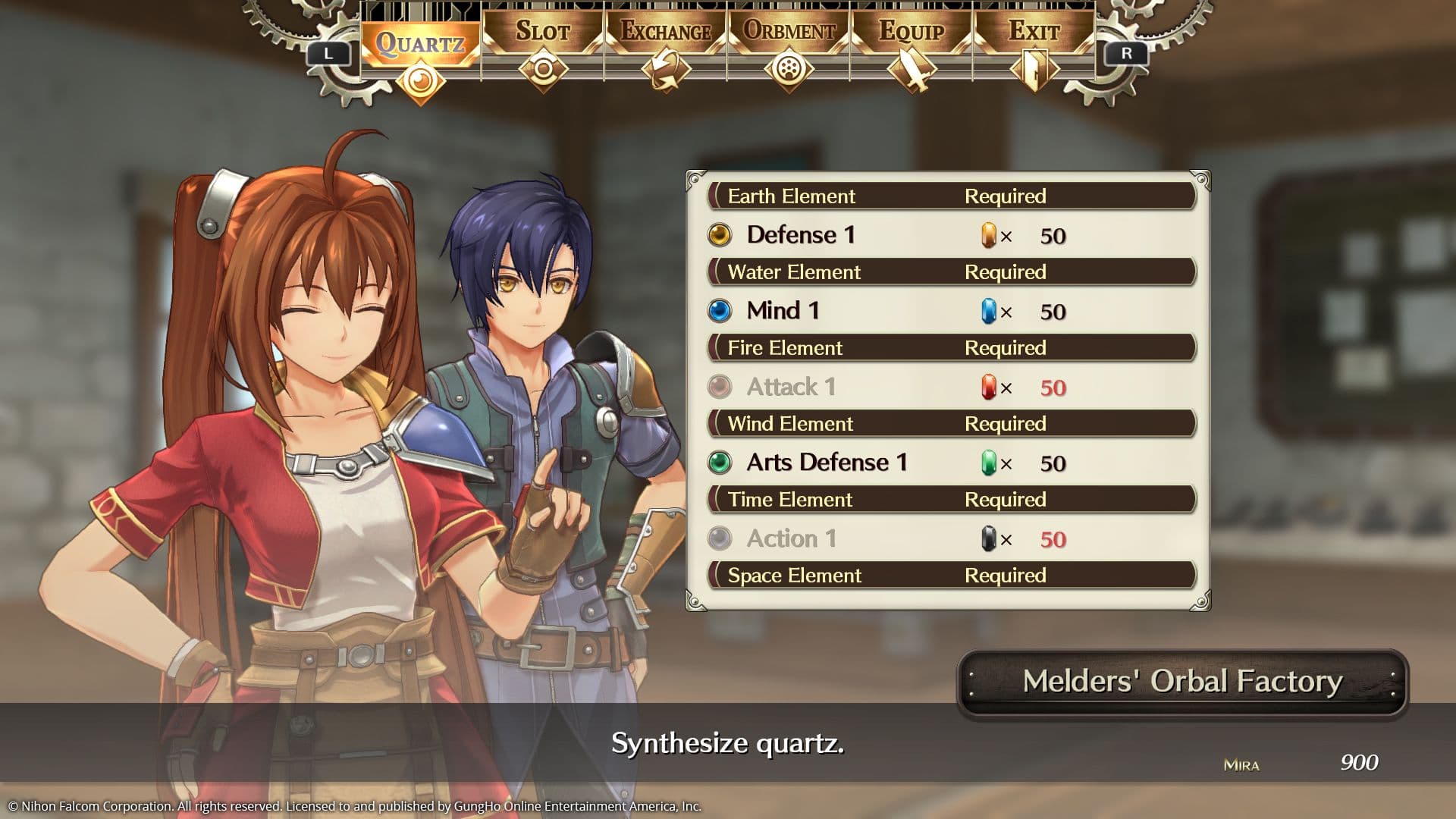Image resolution: width=1456 pixels, height=819 pixels.
Task: Synthesize the Defense 1 quartz
Action: (x=801, y=235)
